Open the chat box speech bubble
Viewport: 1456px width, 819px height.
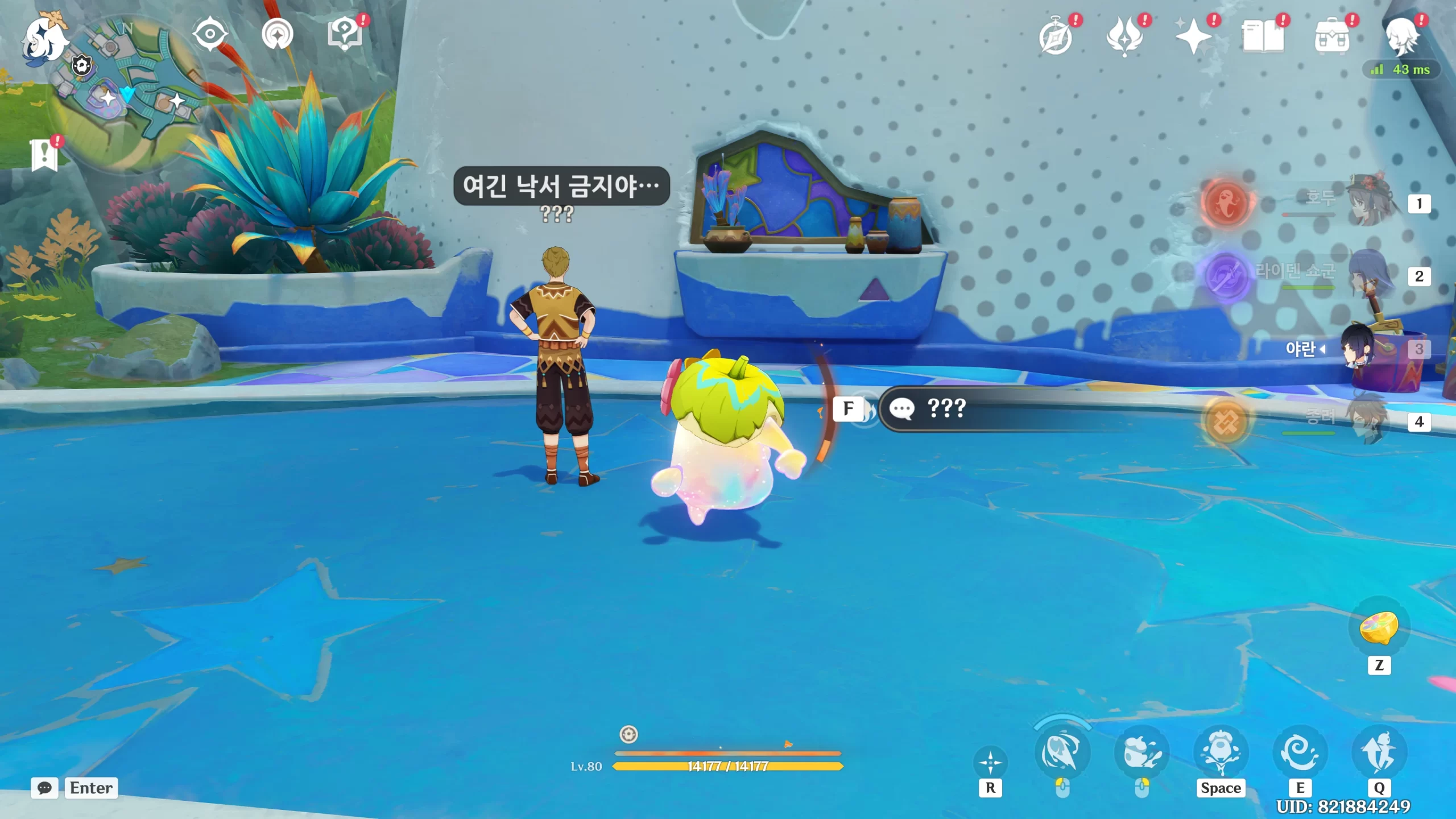(x=44, y=788)
